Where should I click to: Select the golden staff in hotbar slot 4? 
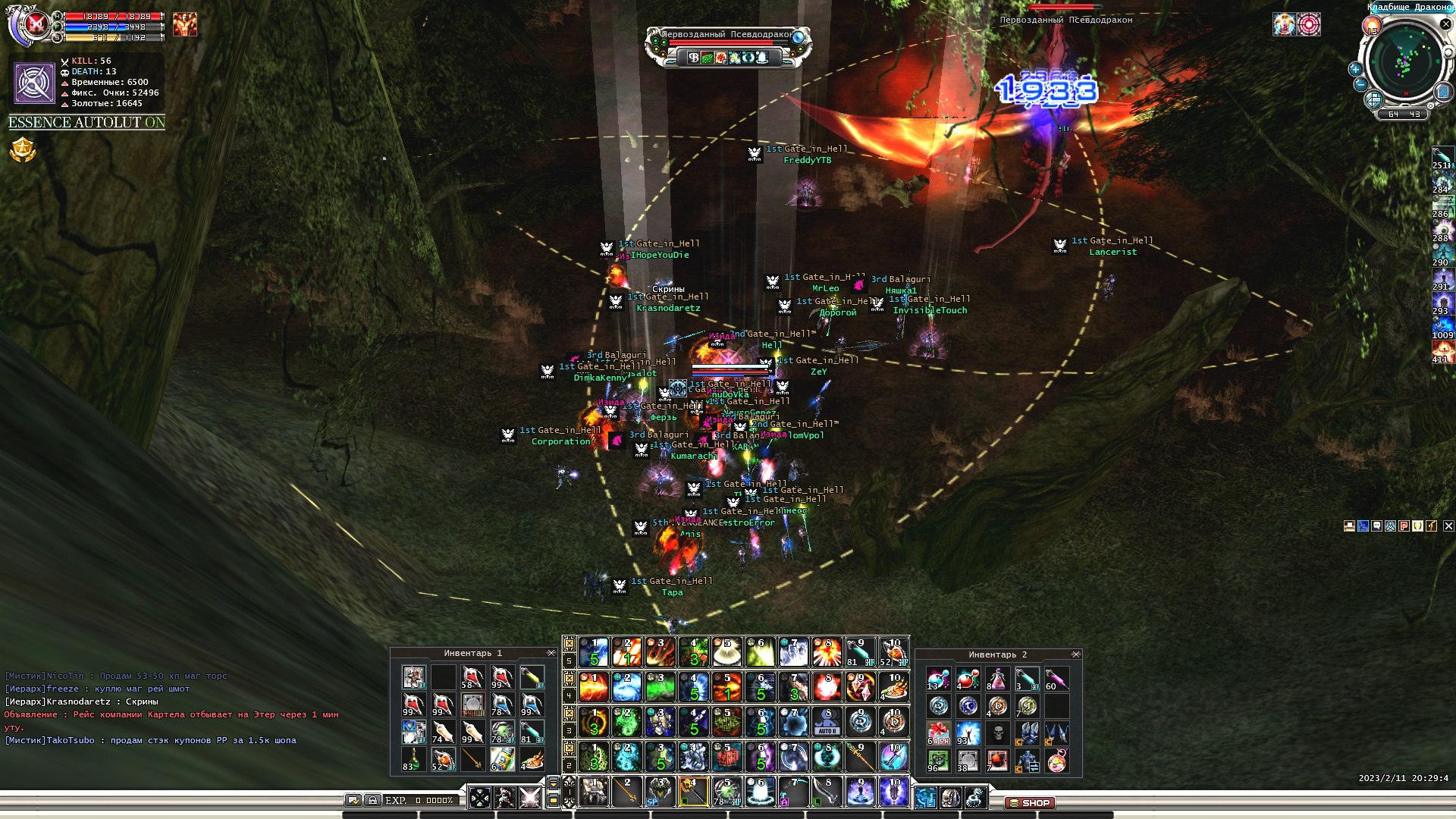coord(694,792)
